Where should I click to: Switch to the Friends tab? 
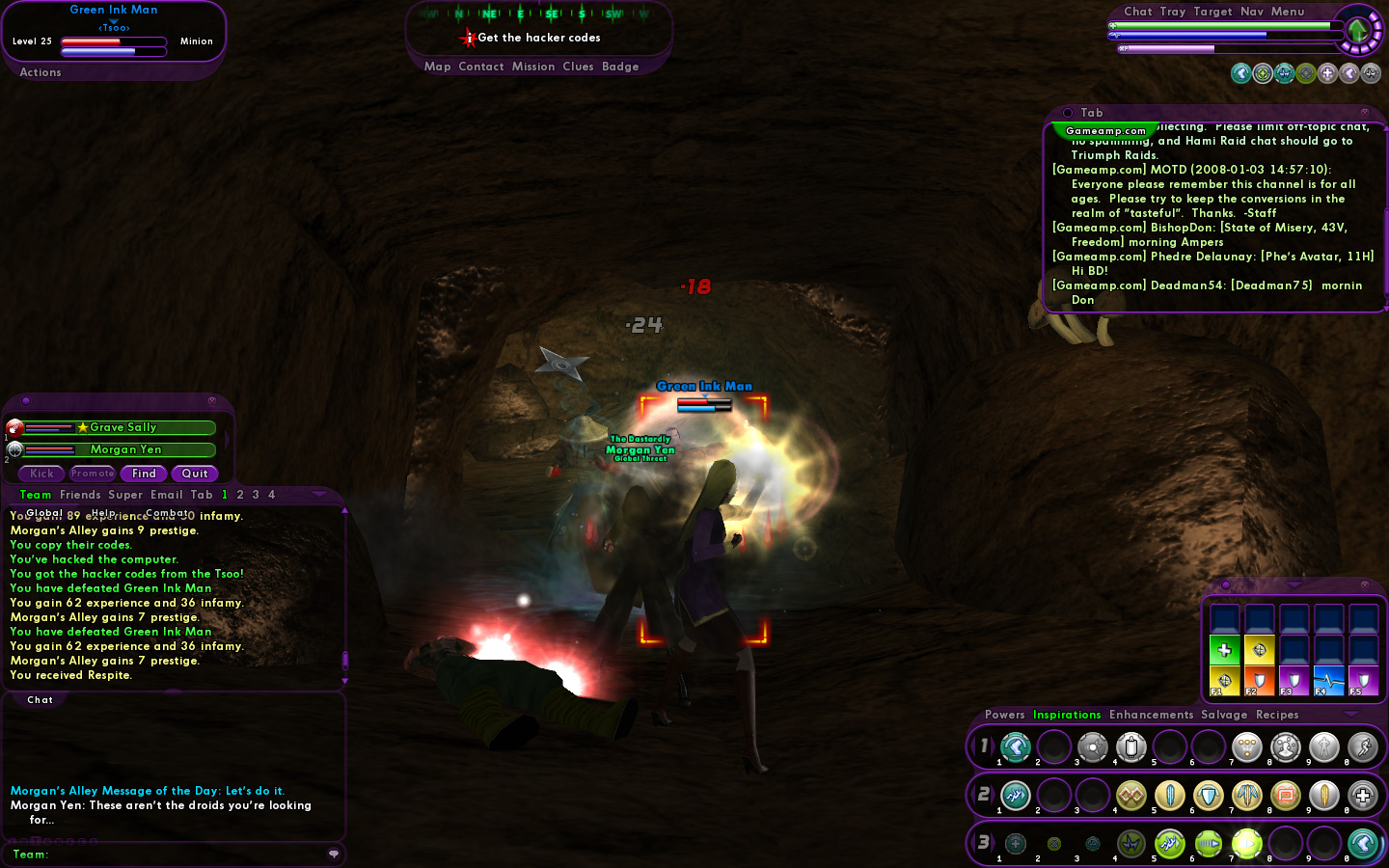(x=80, y=495)
